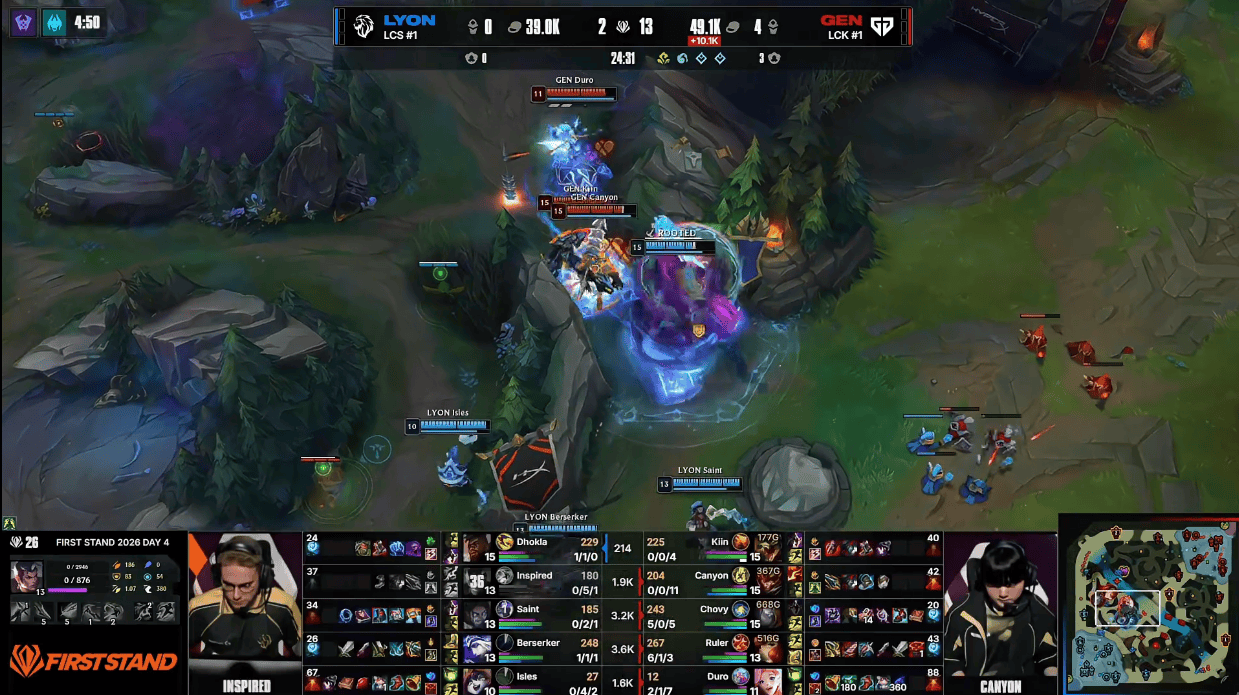Click the GEN team logo
Image resolution: width=1239 pixels, height=695 pixels.
pyautogui.click(x=880, y=26)
